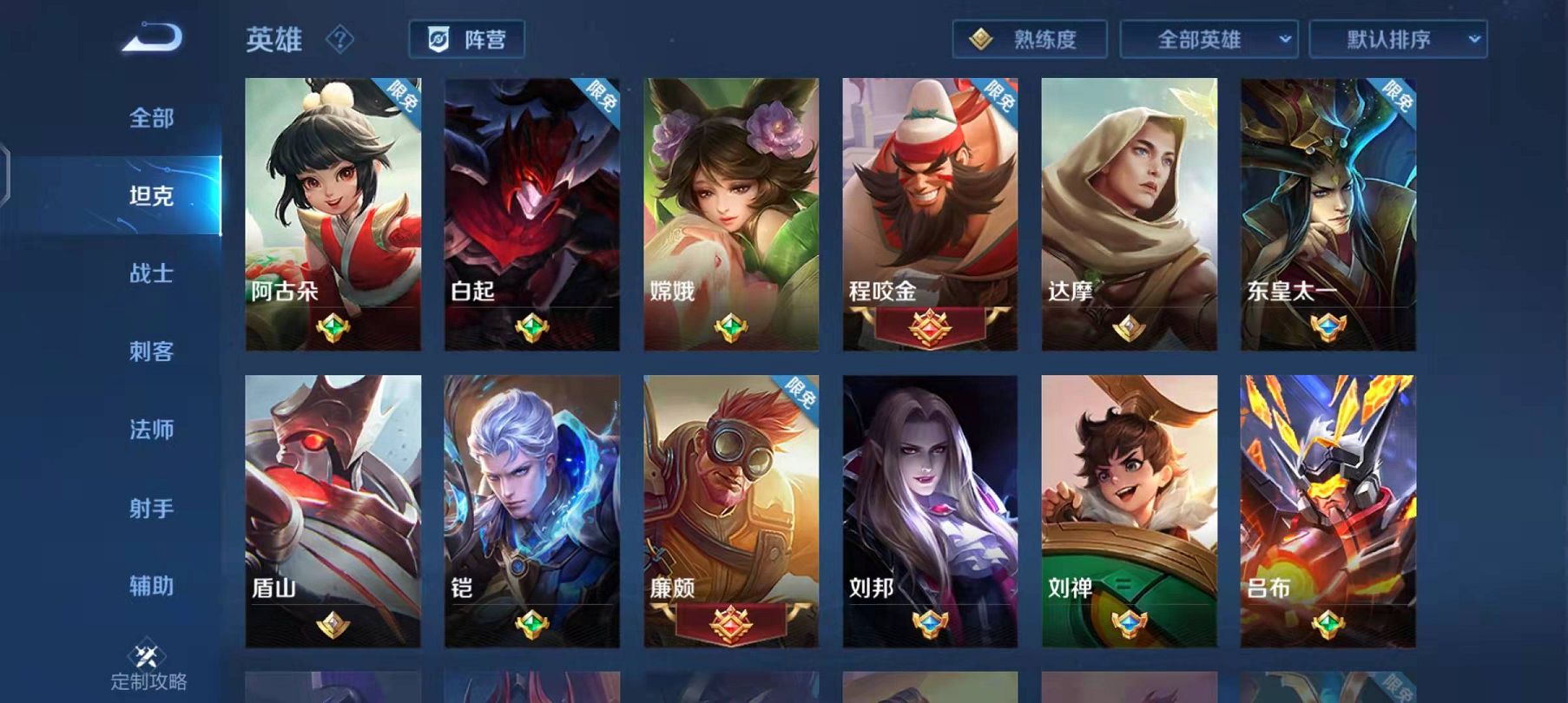Select the 熟练度 proficiency badge icon
Screen dimensions: 1568x703
[x=983, y=39]
